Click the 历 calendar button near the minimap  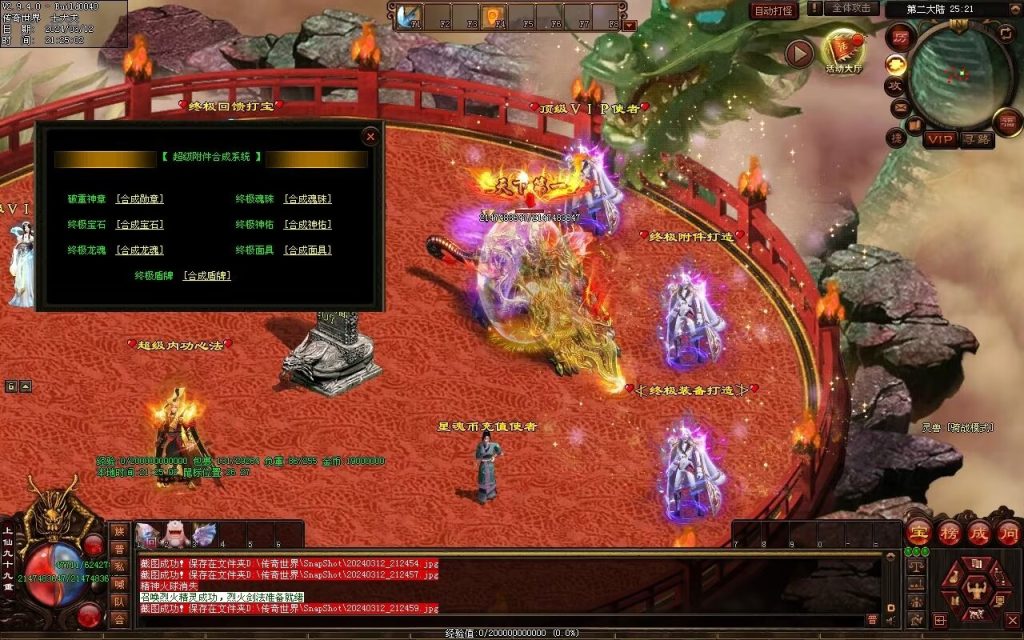coord(899,37)
